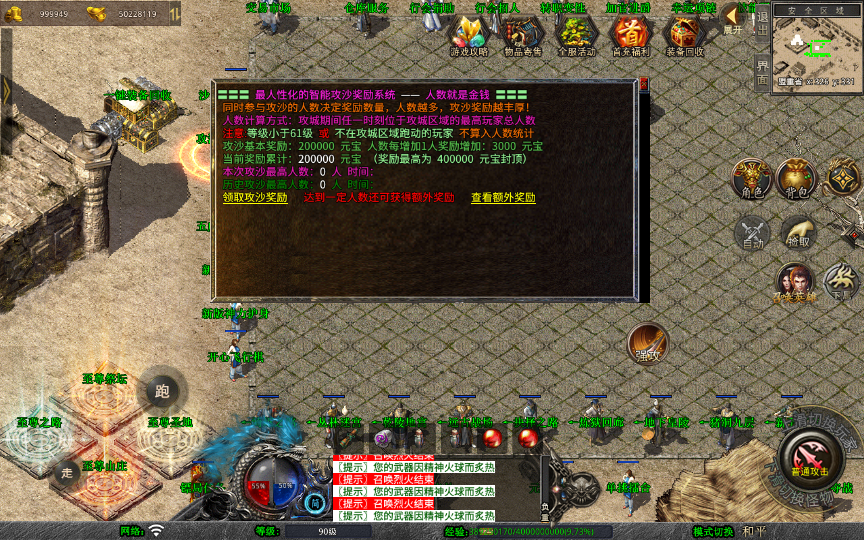The height and width of the screenshot is (540, 864).
Task: Open the 角色 character sheet
Action: point(751,178)
